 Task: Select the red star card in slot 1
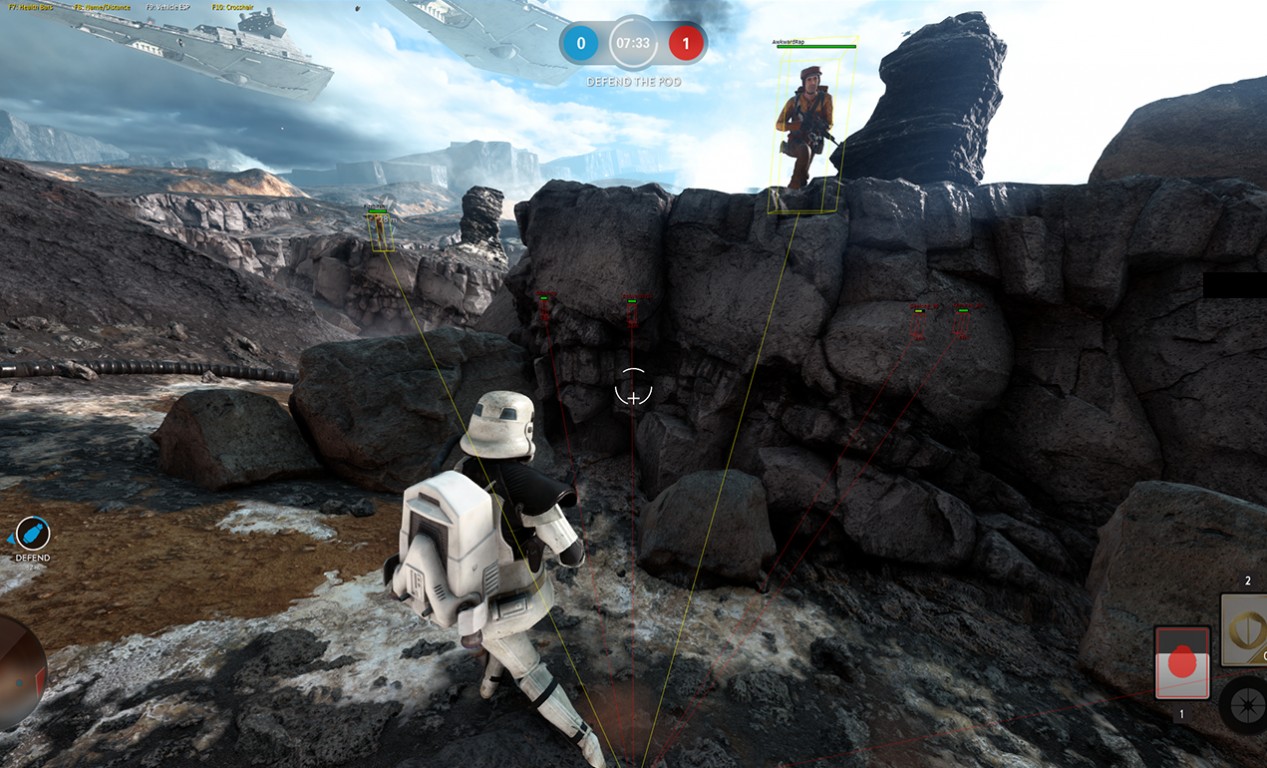pyautogui.click(x=1182, y=663)
